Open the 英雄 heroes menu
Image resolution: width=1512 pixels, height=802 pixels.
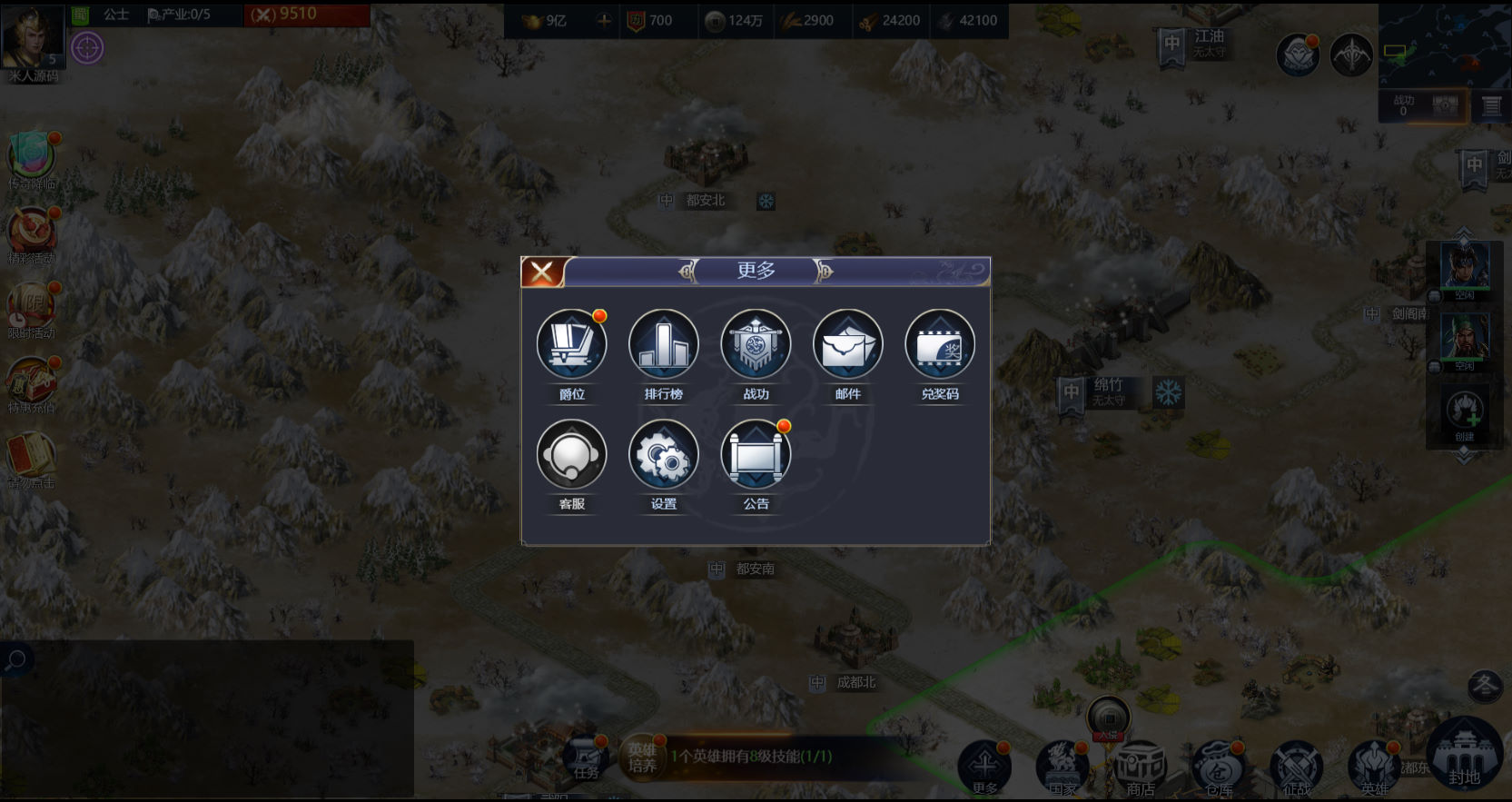click(x=1375, y=767)
